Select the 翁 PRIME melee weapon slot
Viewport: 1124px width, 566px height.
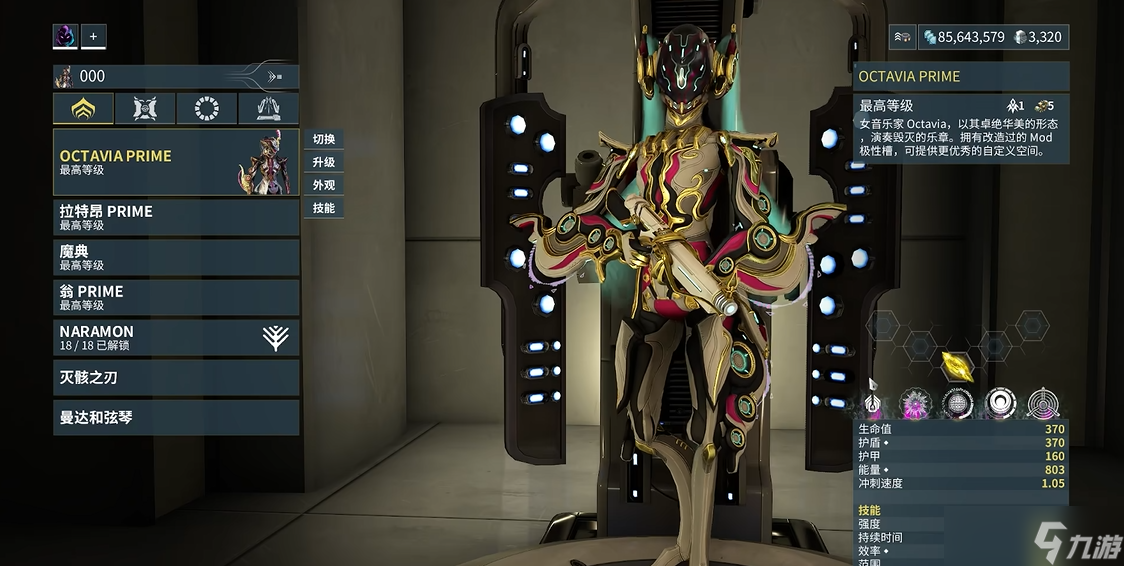point(176,297)
